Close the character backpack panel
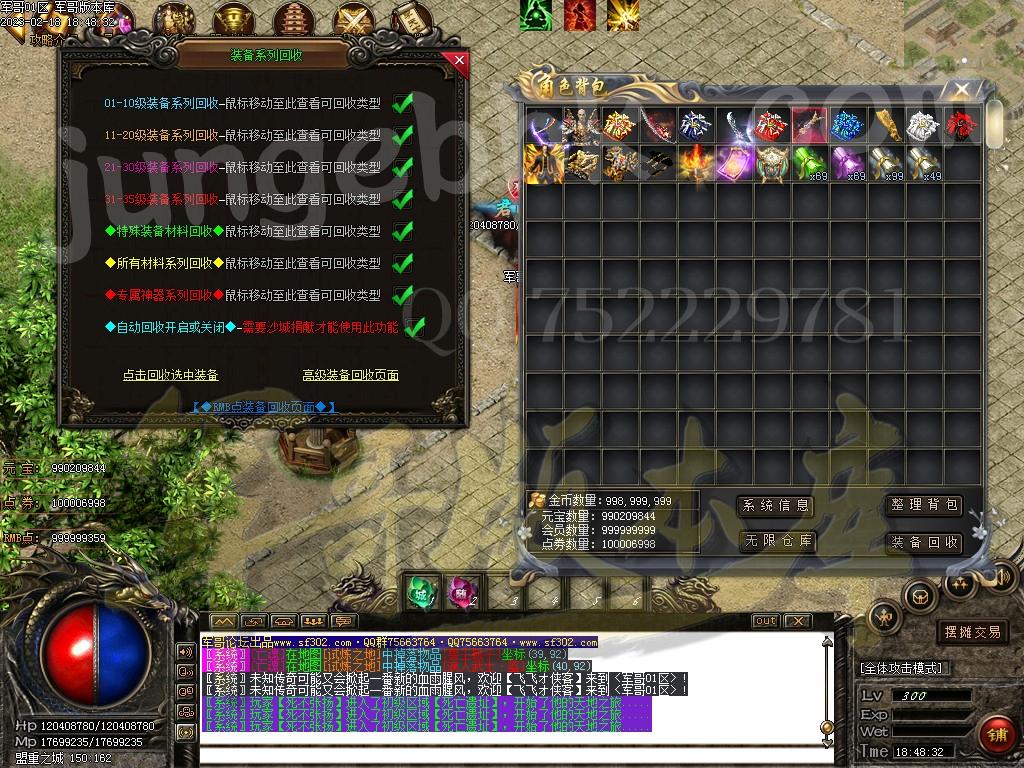This screenshot has height=768, width=1024. click(962, 90)
